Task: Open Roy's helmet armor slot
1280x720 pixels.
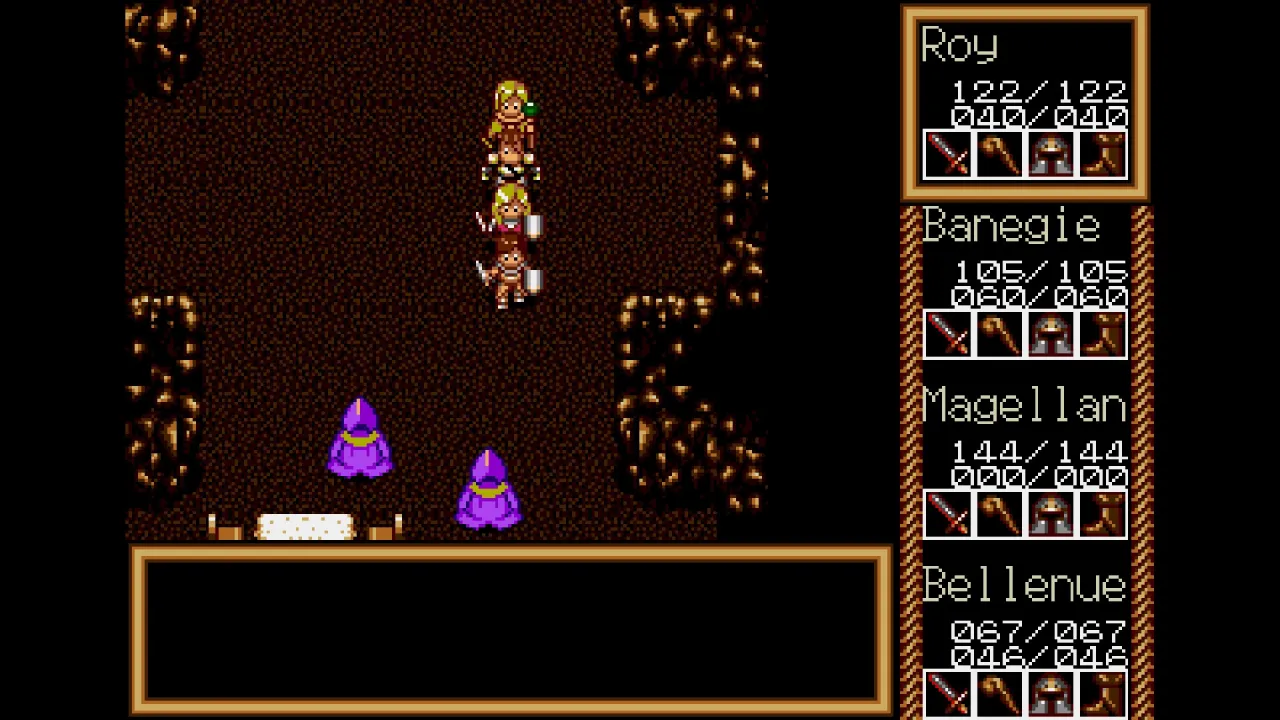Action: tap(1051, 155)
